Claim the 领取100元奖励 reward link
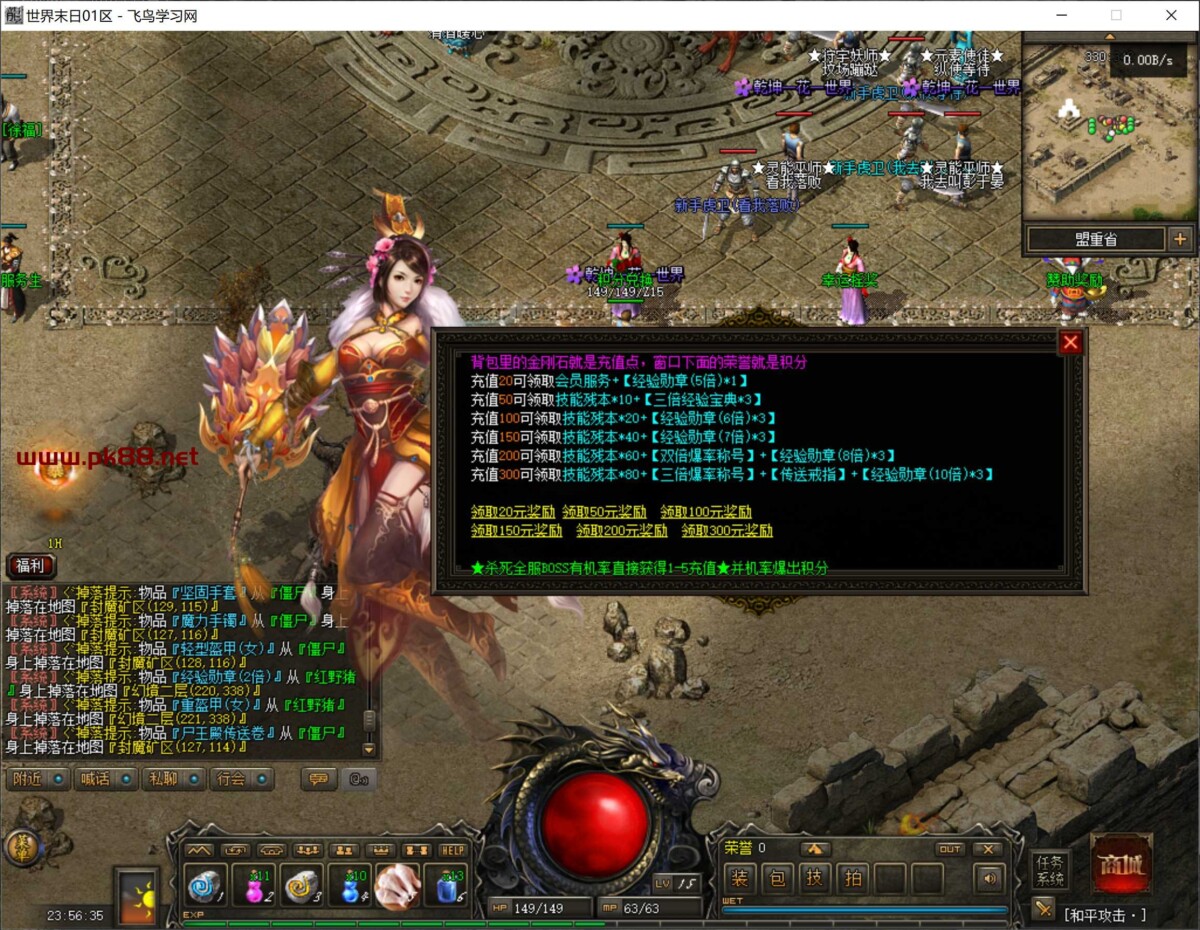Image resolution: width=1200 pixels, height=930 pixels. point(705,512)
